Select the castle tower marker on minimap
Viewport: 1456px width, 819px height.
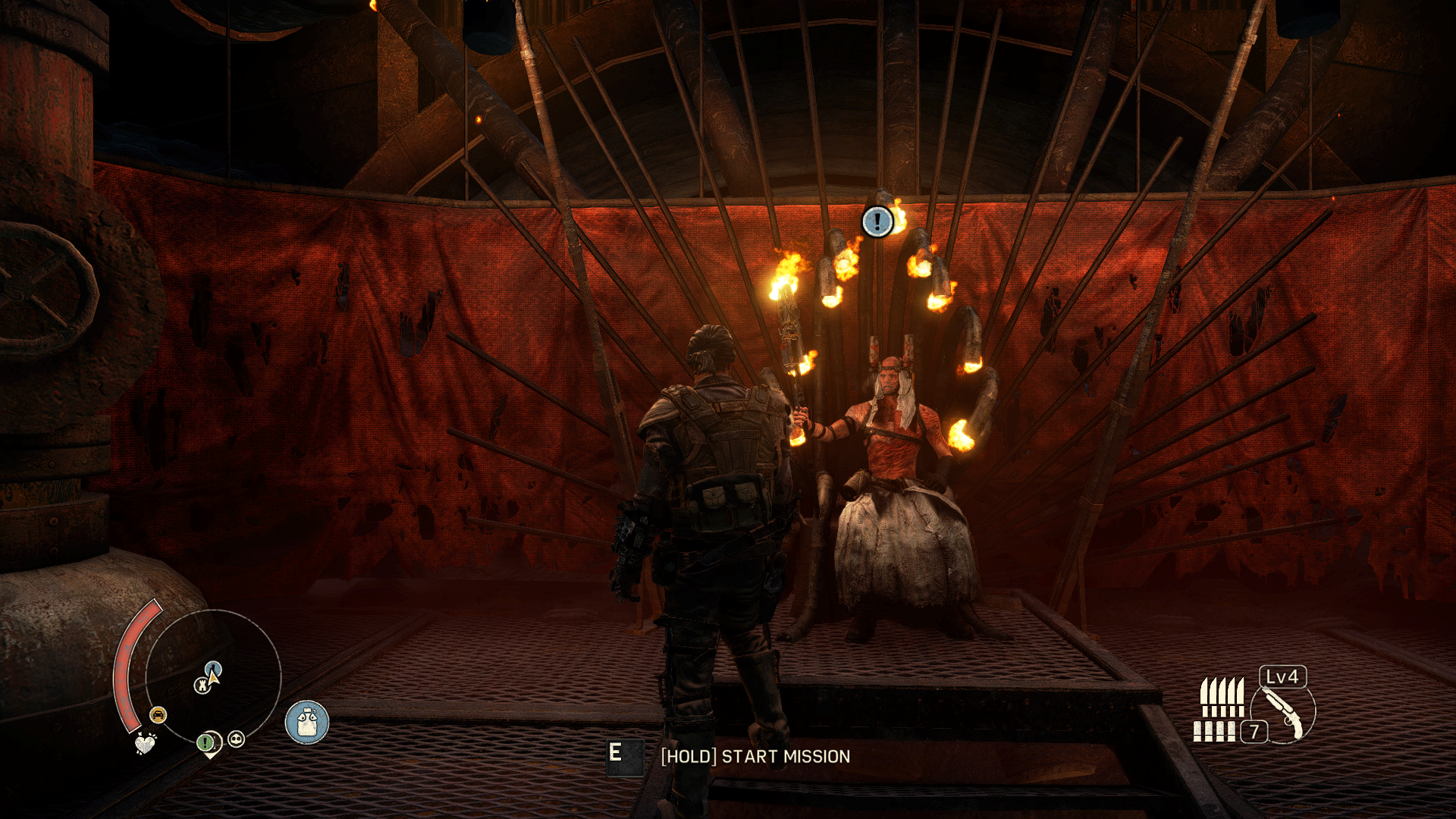tap(202, 686)
